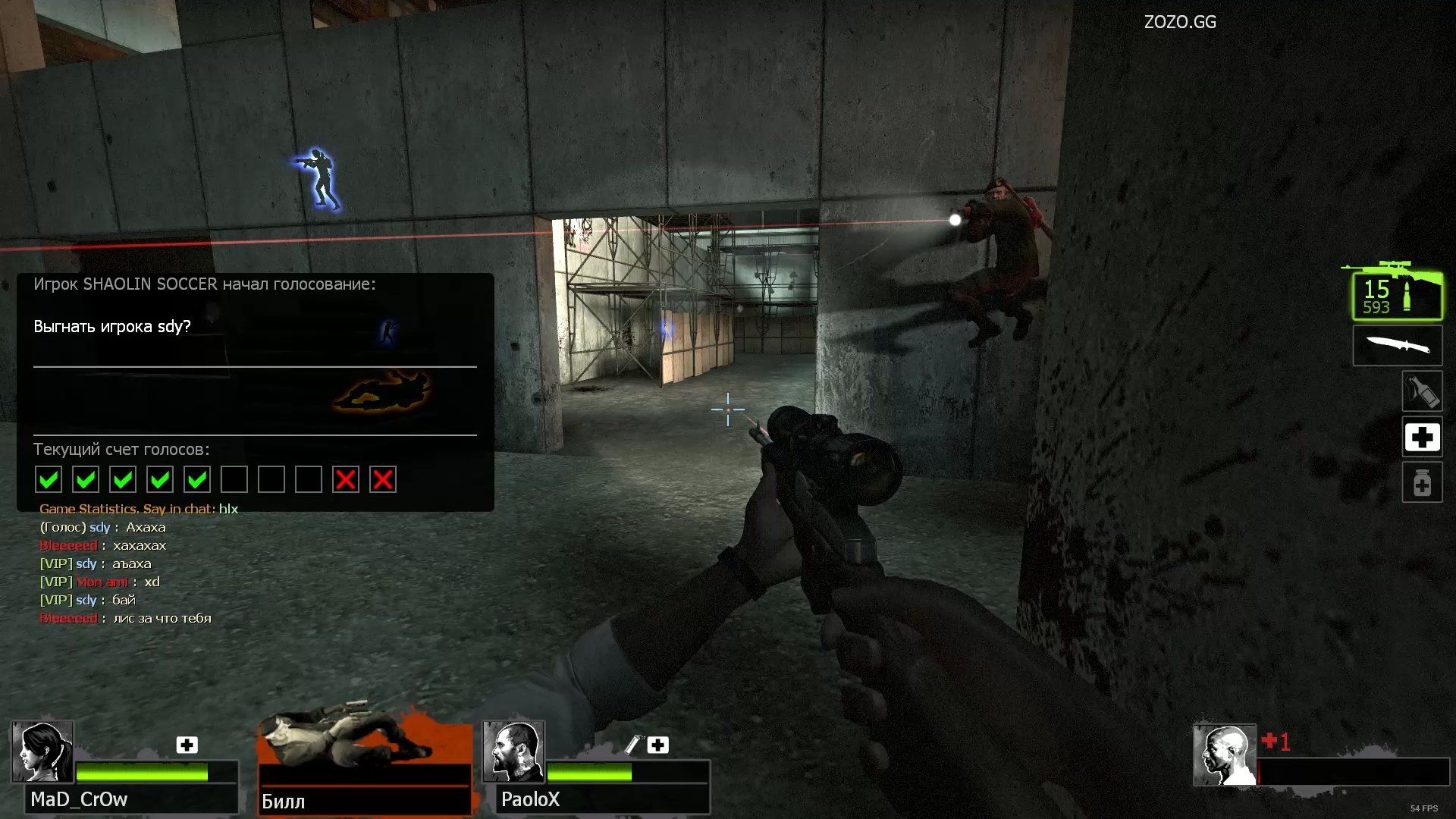Choose the first aid kit slot
The image size is (1456, 819).
[x=1422, y=437]
